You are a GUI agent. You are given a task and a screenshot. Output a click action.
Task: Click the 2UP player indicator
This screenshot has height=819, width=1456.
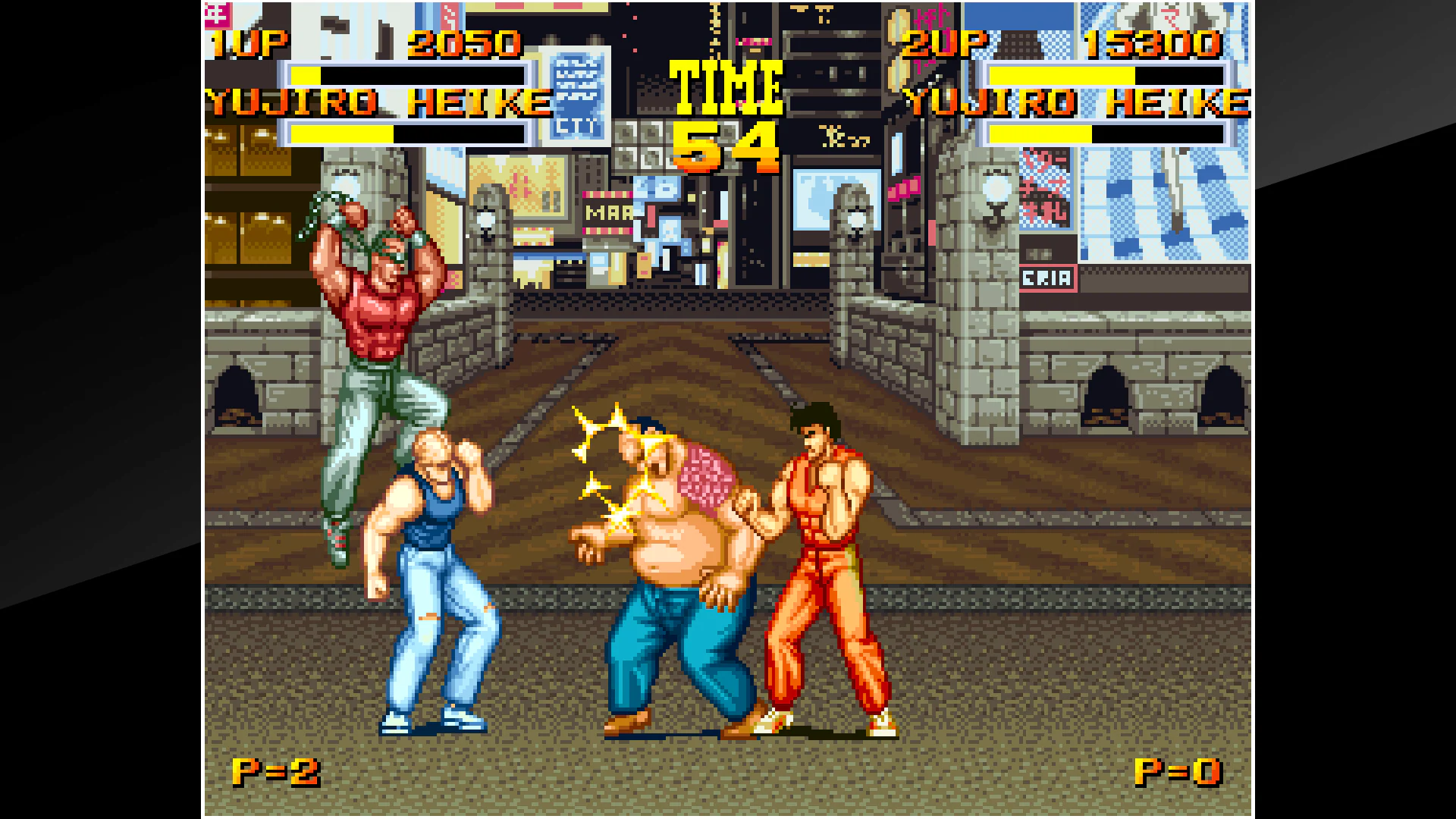[943, 44]
